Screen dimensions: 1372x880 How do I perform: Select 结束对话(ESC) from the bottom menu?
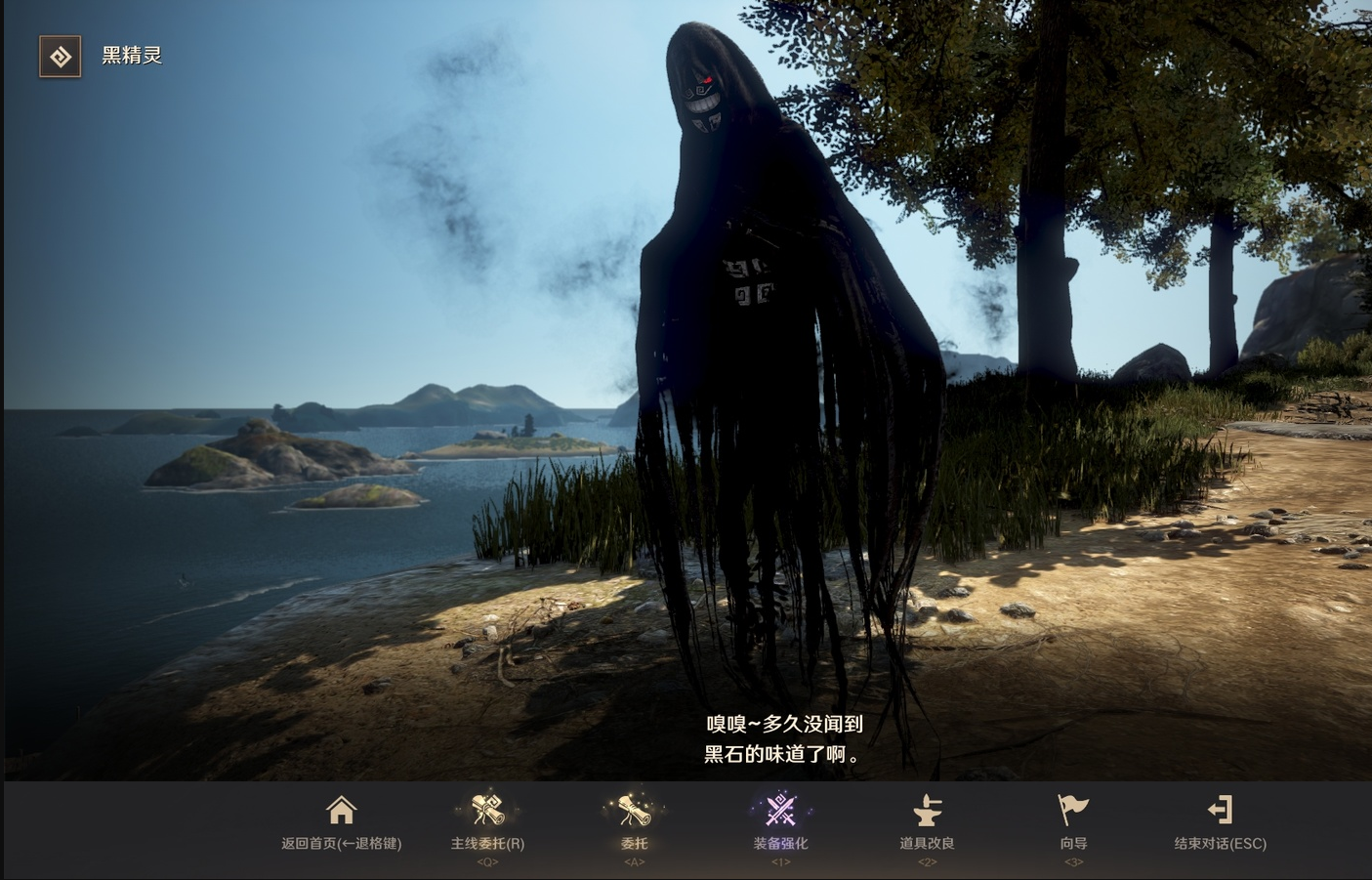pos(1221,842)
